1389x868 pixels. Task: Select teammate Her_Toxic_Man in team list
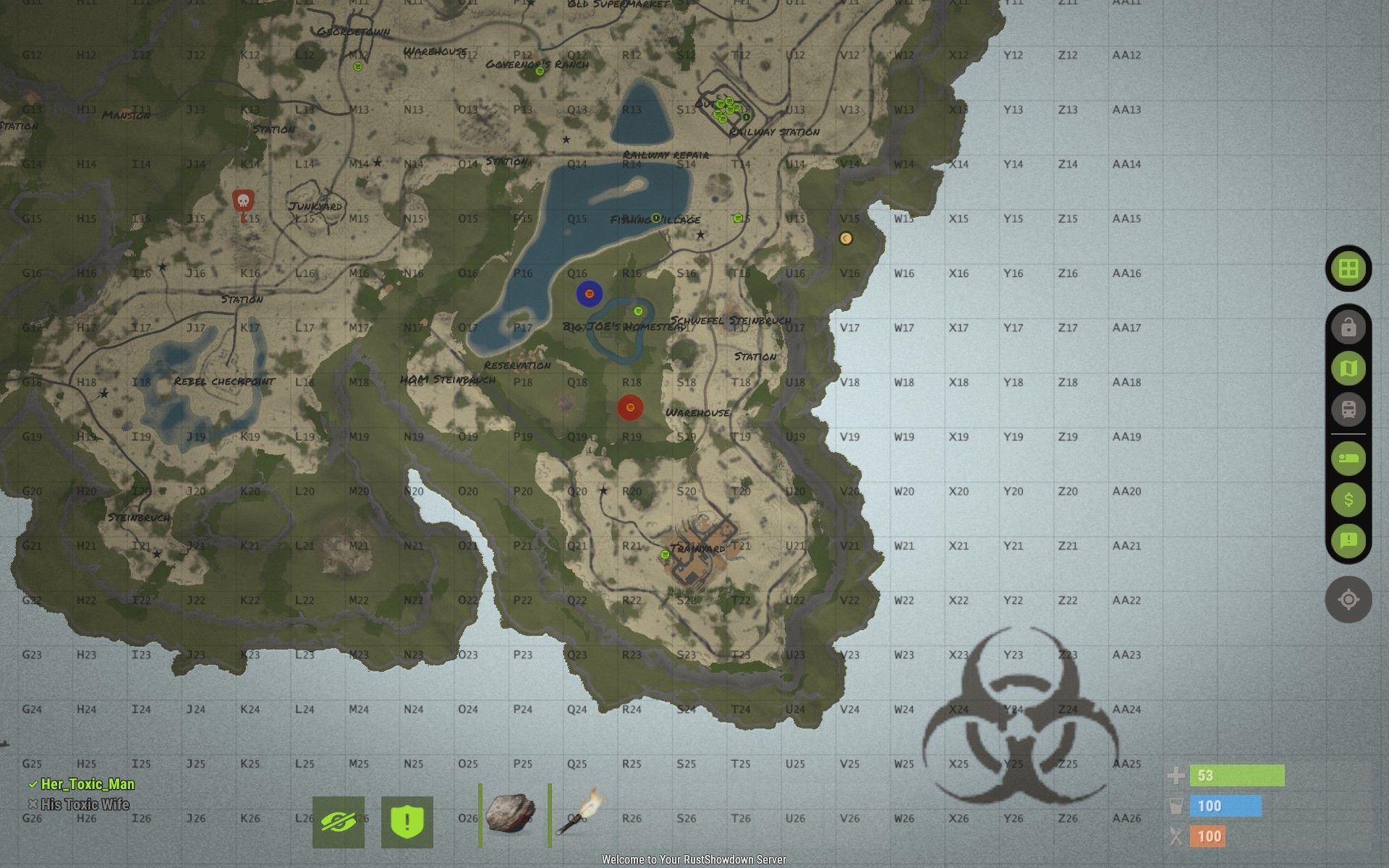(x=87, y=784)
